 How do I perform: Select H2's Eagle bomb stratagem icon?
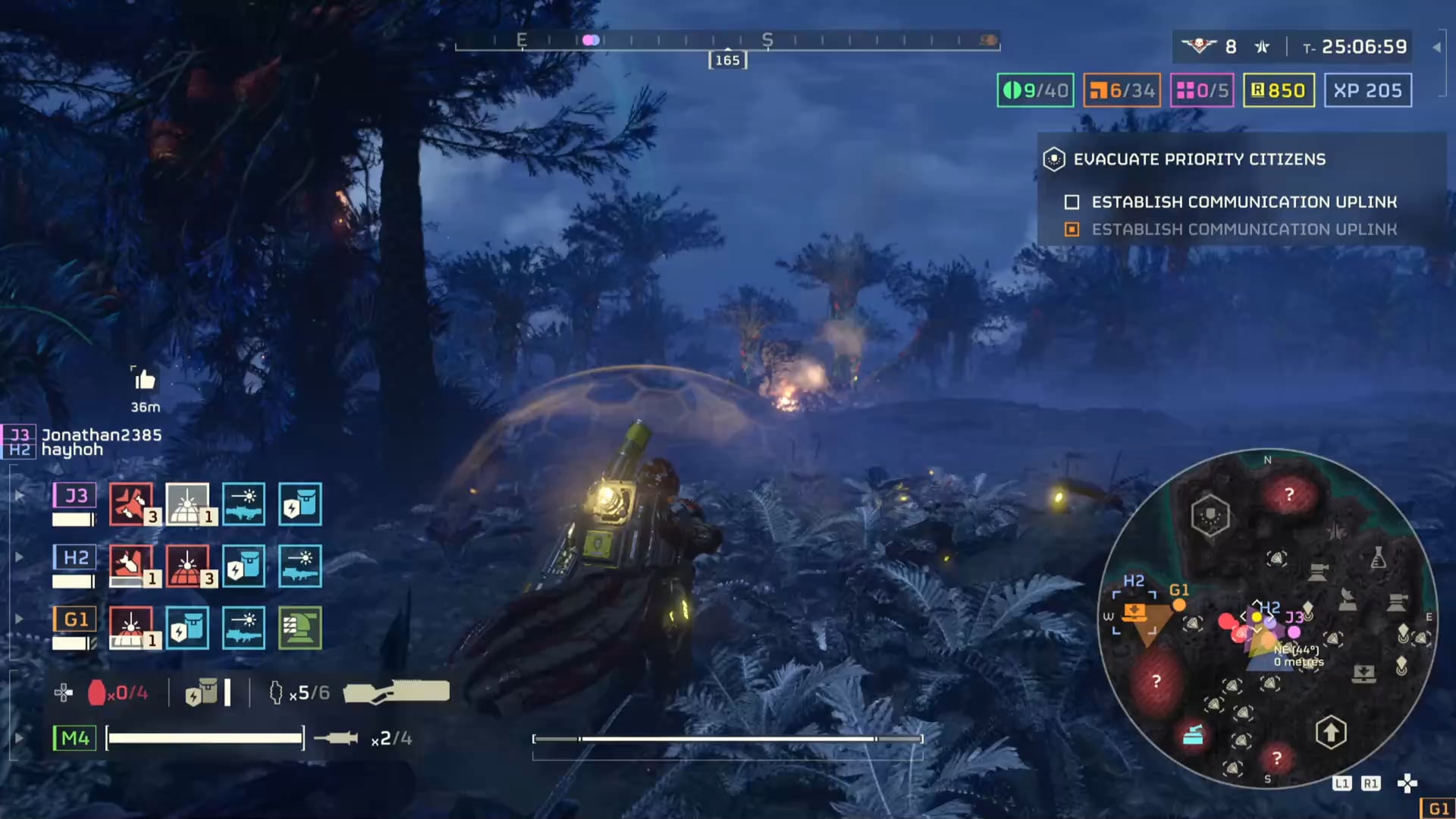[130, 566]
